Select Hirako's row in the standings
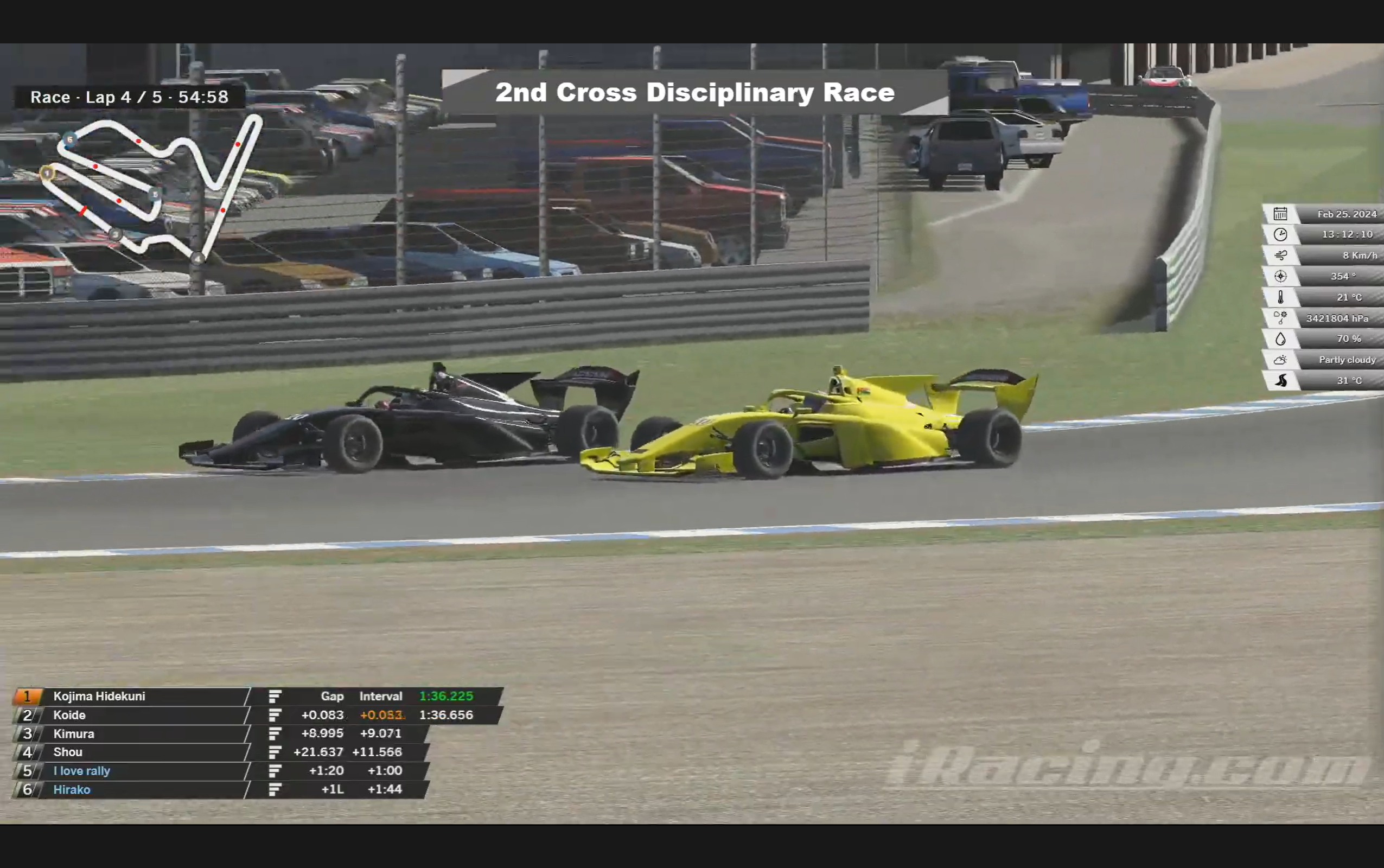The width and height of the screenshot is (1384, 868). (72, 790)
